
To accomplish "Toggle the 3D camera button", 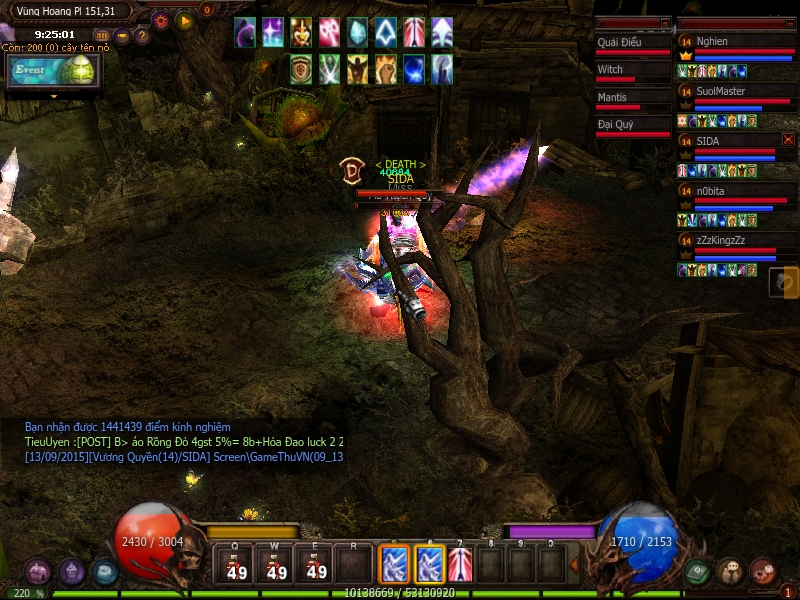I will pyautogui.click(x=102, y=36).
